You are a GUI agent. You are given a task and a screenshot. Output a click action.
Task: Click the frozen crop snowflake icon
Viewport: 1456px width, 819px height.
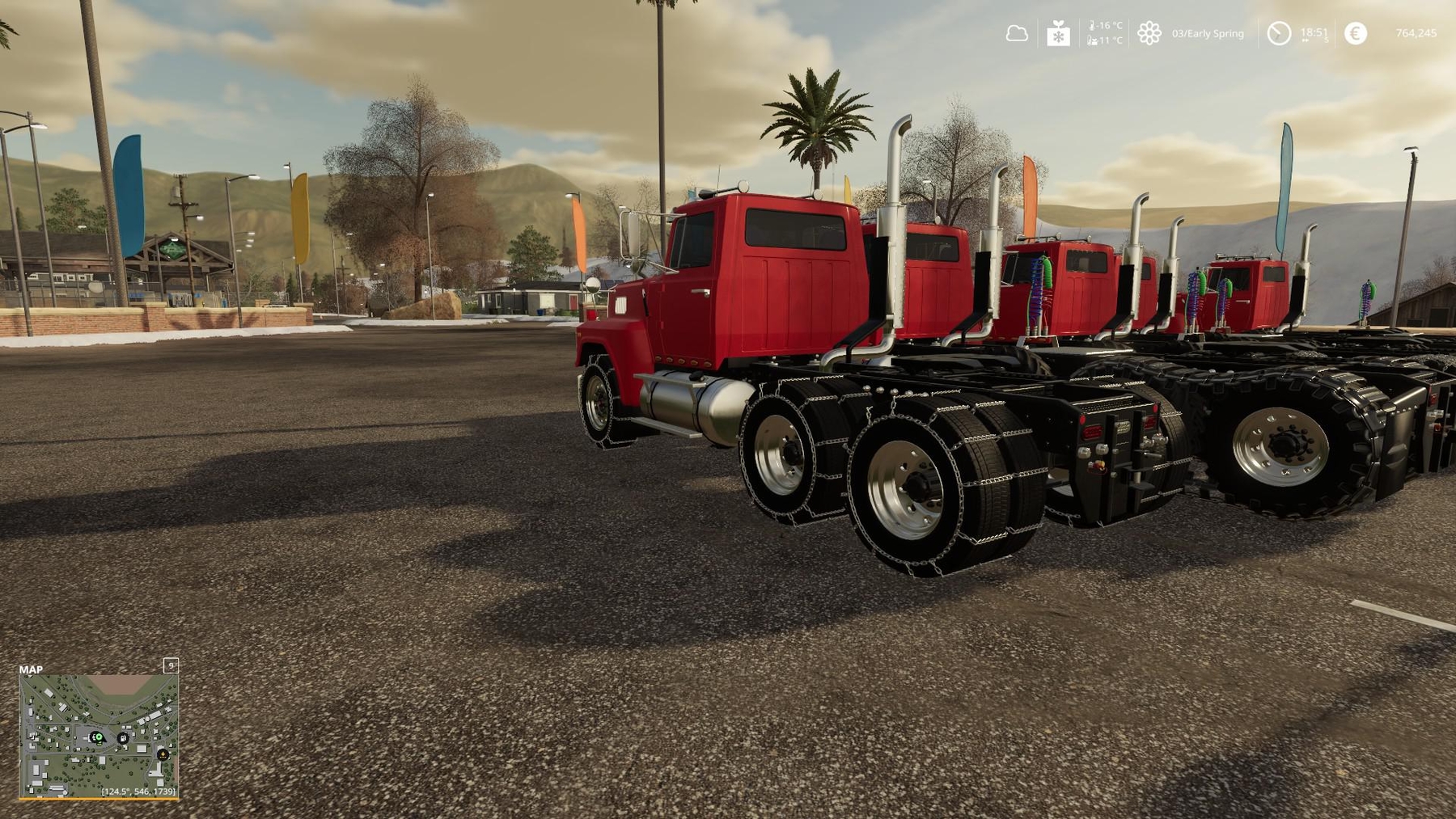[x=1058, y=34]
